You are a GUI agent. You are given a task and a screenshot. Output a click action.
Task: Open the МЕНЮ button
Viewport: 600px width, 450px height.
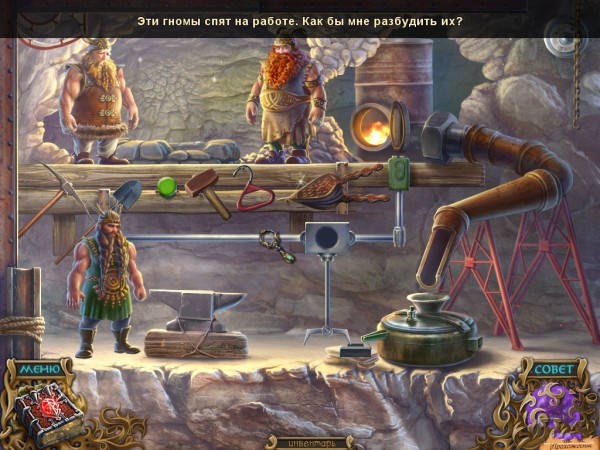(x=38, y=368)
